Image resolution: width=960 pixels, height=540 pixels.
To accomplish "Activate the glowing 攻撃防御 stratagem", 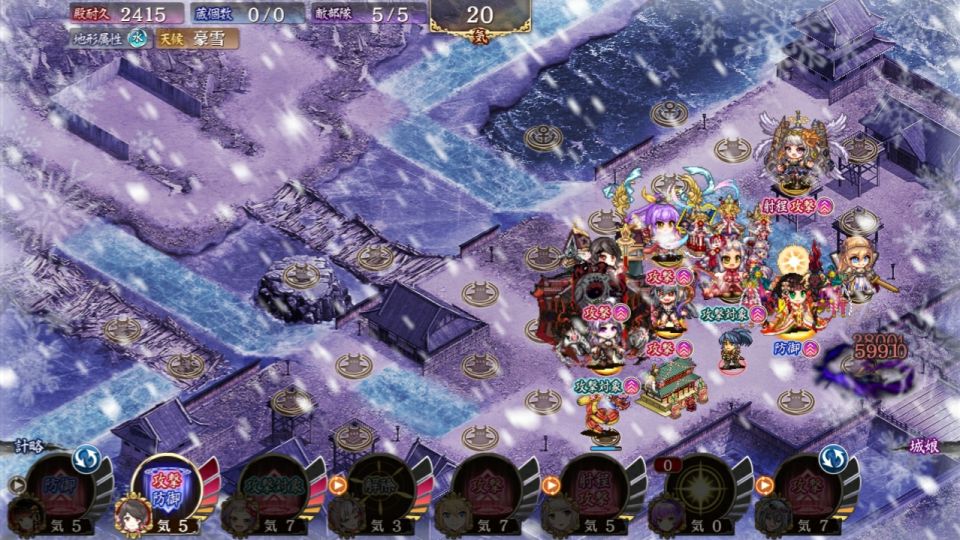I will [166, 487].
